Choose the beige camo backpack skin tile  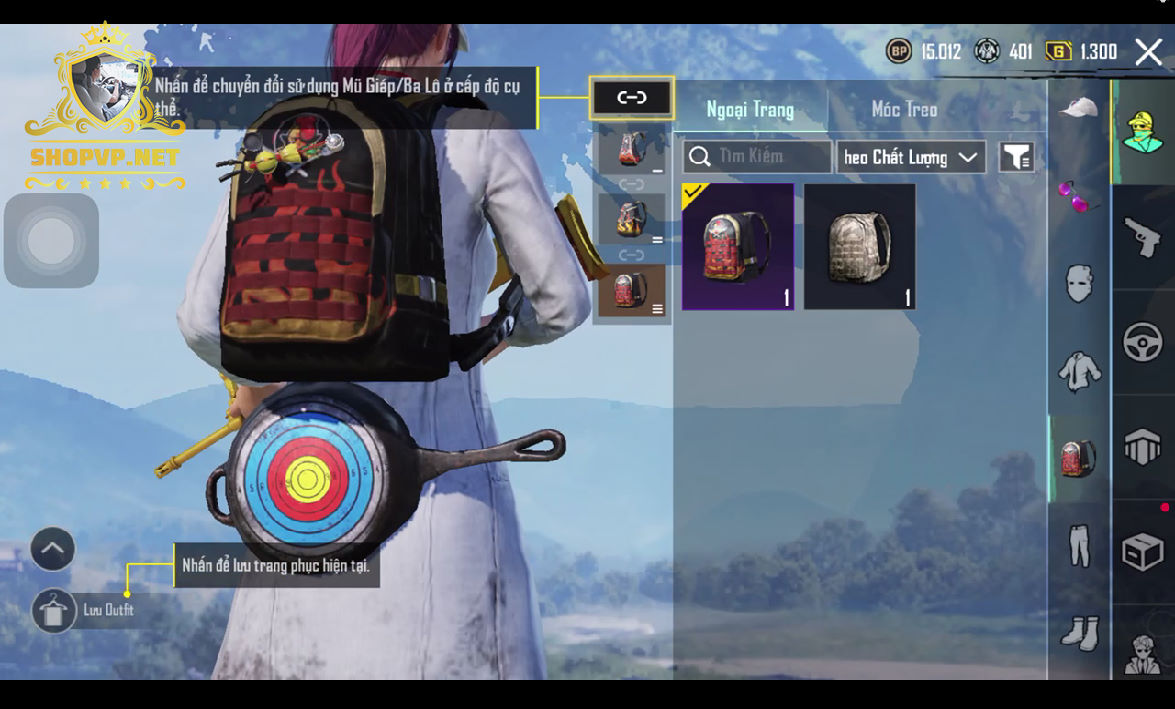click(x=860, y=246)
